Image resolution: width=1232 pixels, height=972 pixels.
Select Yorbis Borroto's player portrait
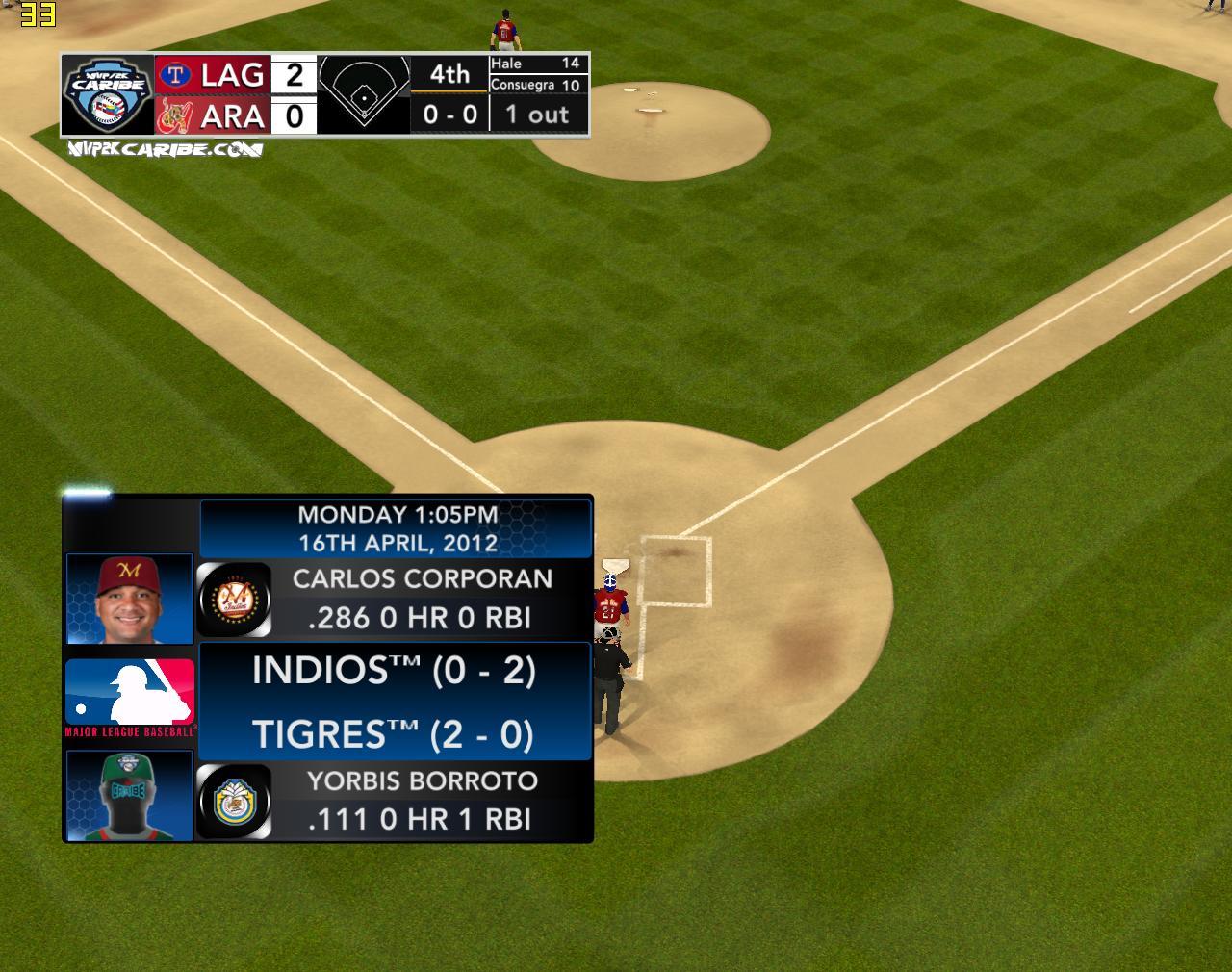coord(129,797)
